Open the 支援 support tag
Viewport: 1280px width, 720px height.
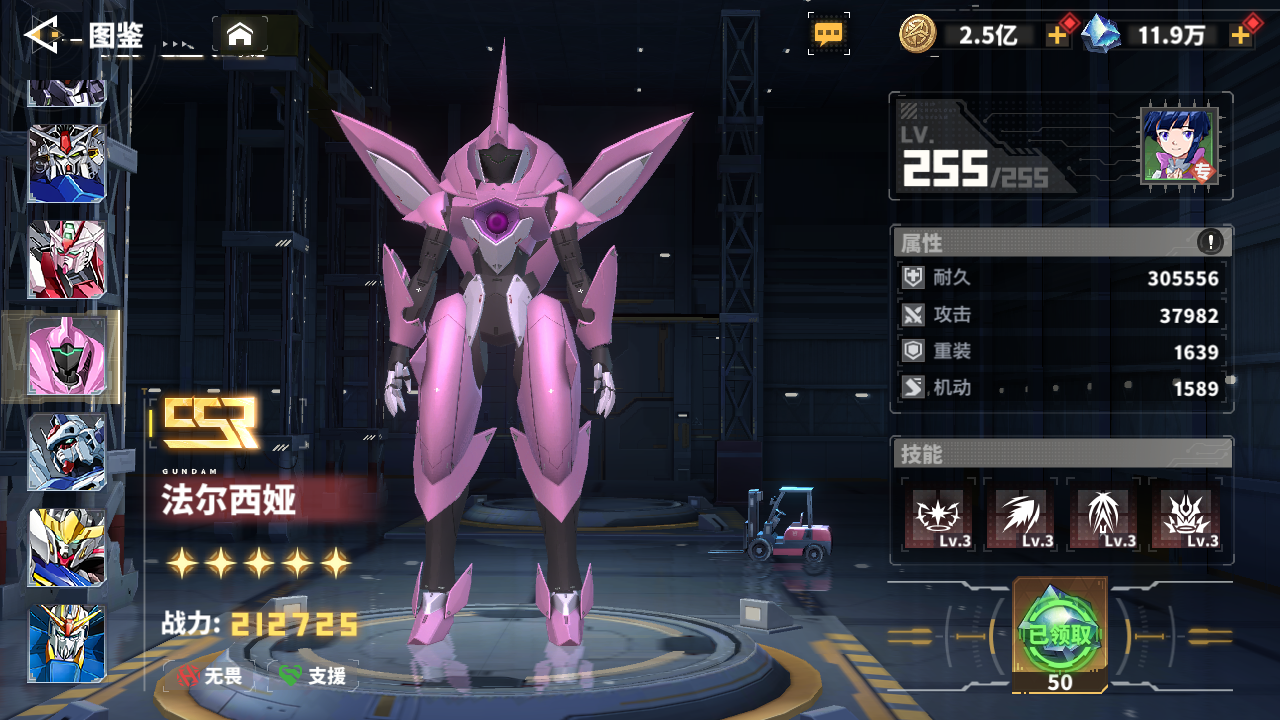[314, 676]
